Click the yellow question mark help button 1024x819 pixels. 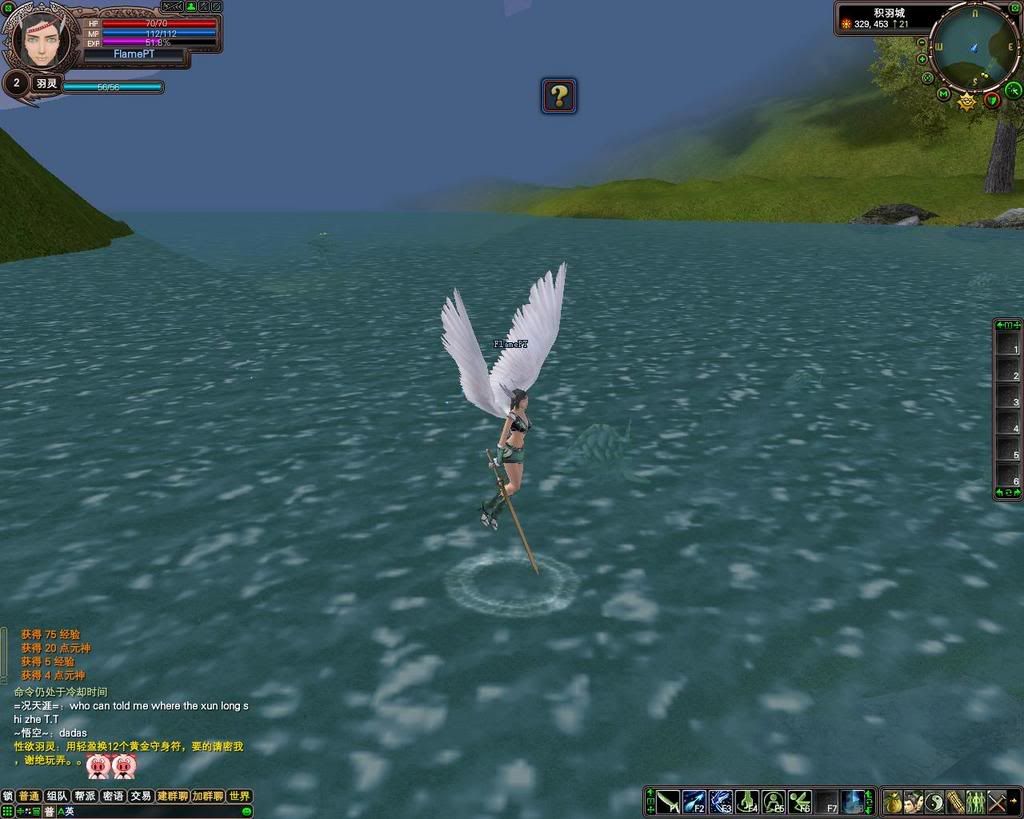[559, 96]
